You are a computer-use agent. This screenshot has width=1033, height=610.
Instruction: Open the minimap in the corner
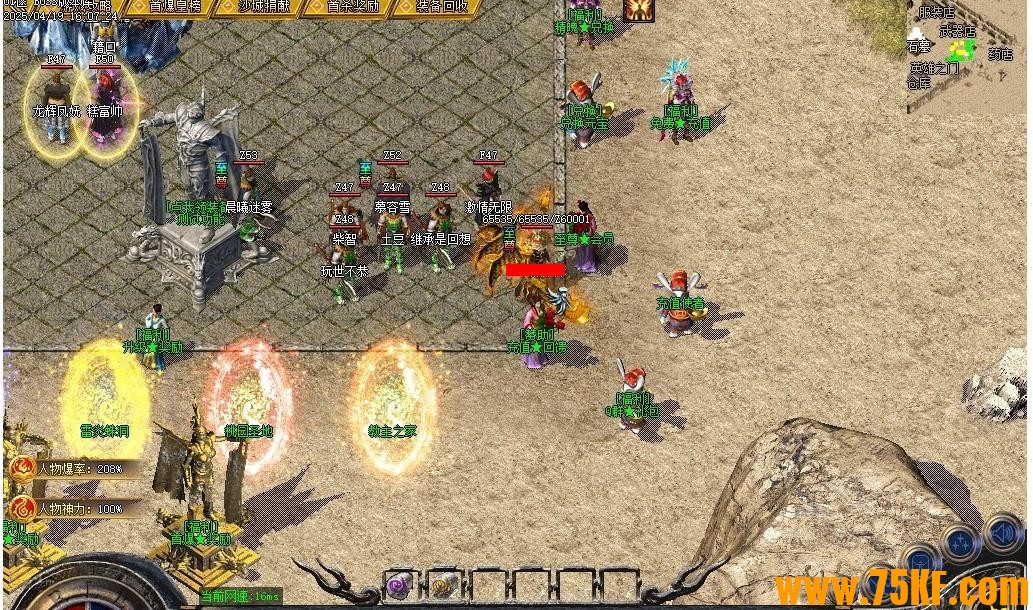coord(965,45)
